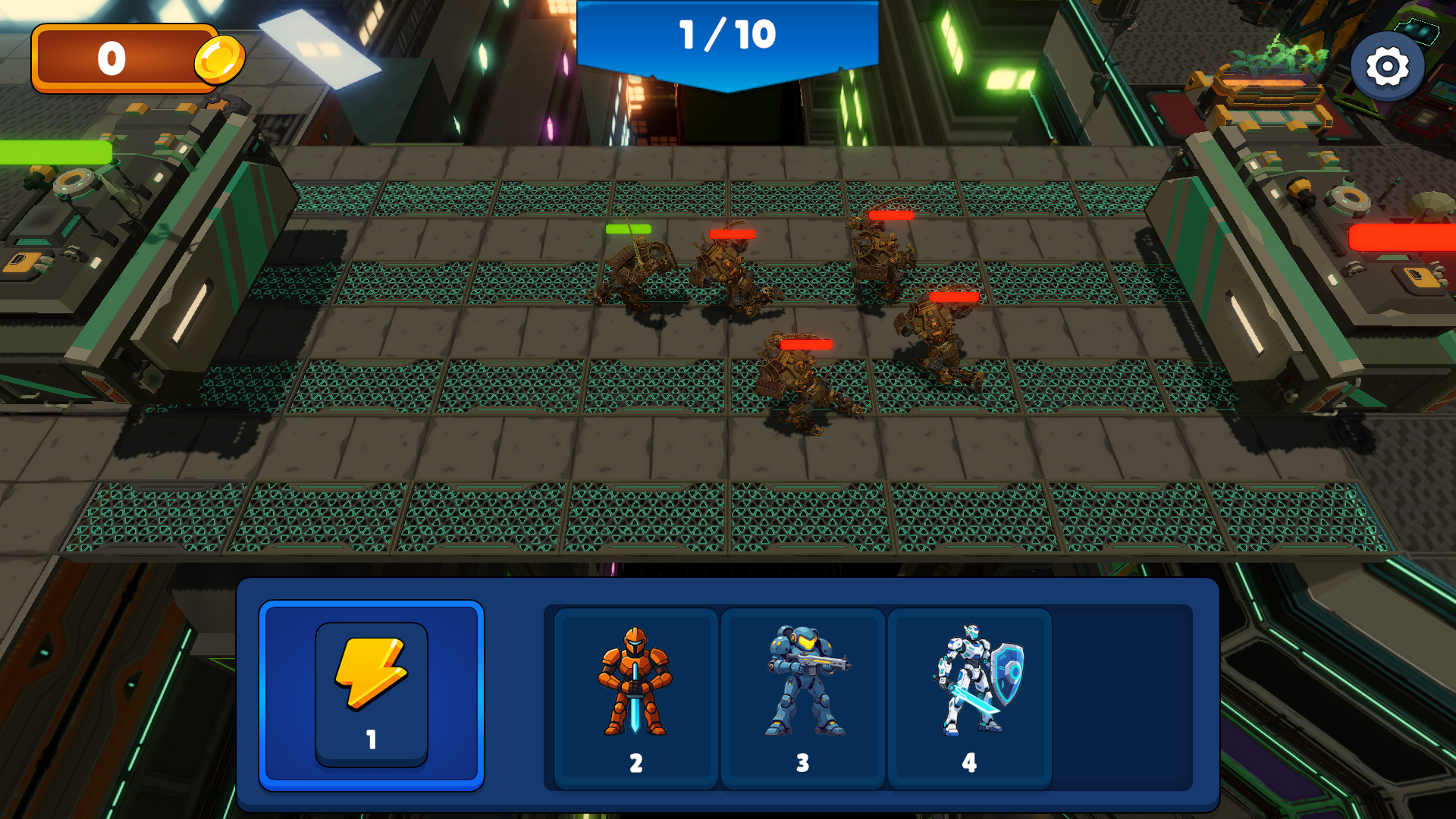
Task: Click the rightmost enemy mech near the gate
Action: [937, 334]
